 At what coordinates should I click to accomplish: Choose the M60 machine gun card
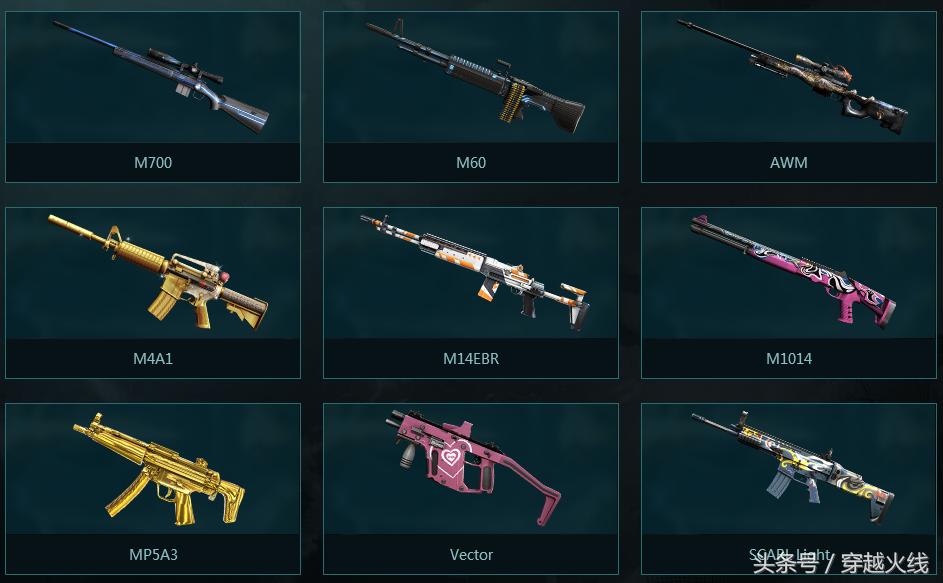[x=471, y=96]
